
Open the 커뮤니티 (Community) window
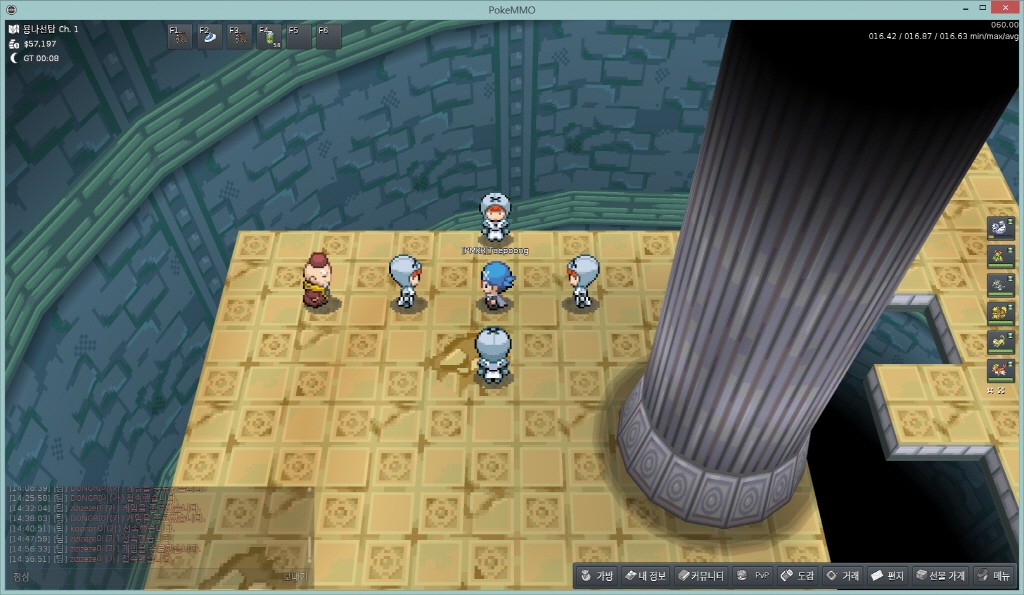(699, 576)
